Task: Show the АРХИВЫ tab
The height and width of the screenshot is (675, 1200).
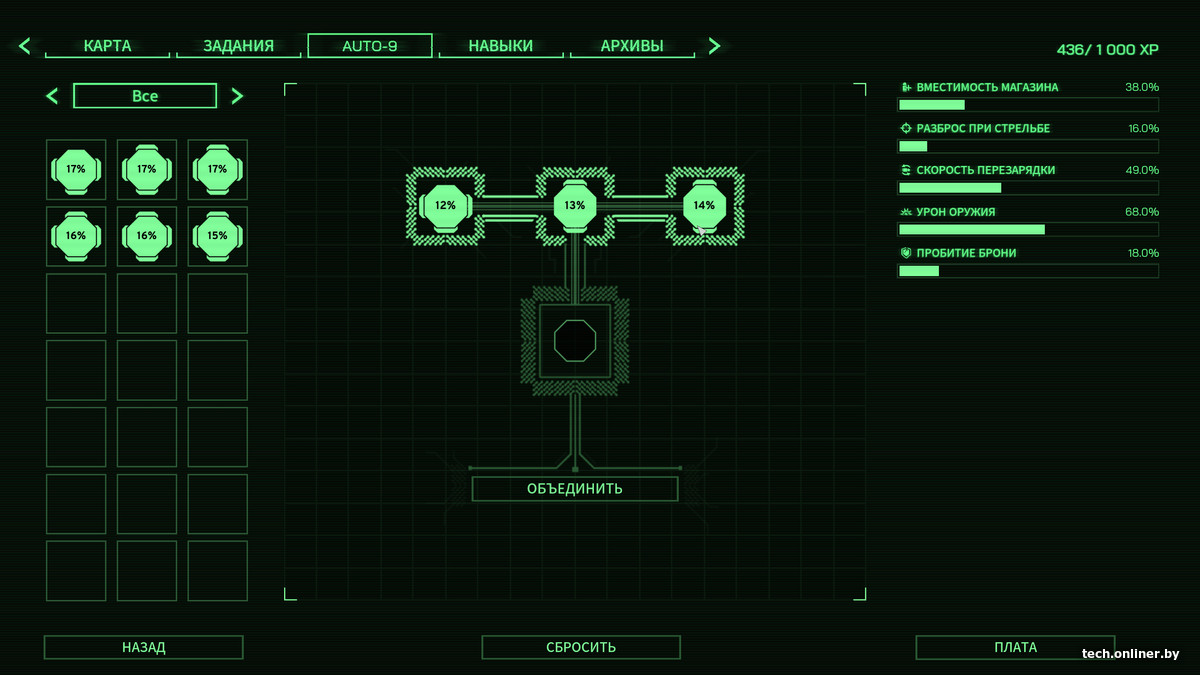Action: point(632,46)
